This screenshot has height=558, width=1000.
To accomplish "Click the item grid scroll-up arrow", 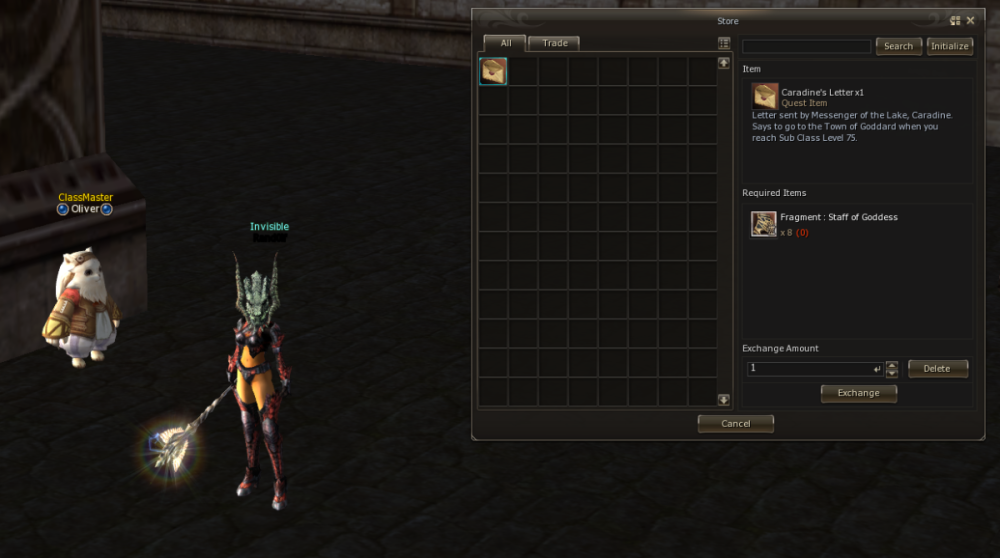I will tap(724, 62).
